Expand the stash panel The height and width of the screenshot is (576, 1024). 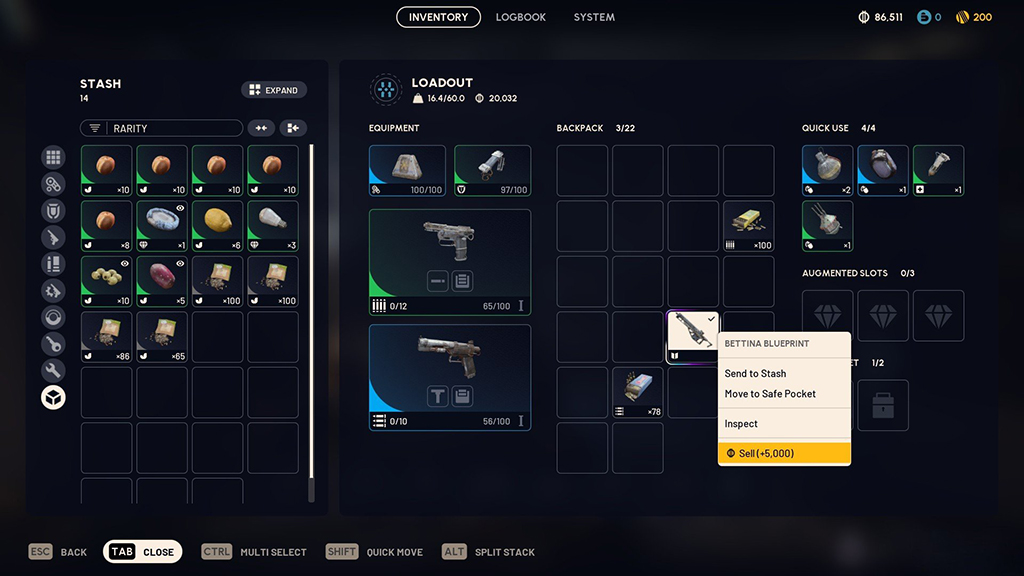(274, 90)
